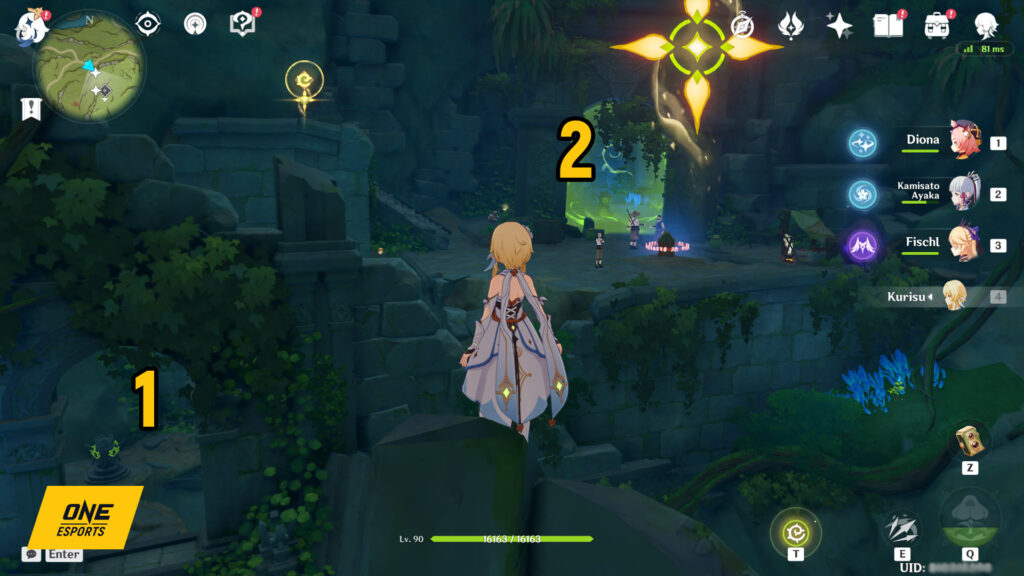Switch to party member Diona
Viewport: 1024px width, 576px height.
pos(966,141)
